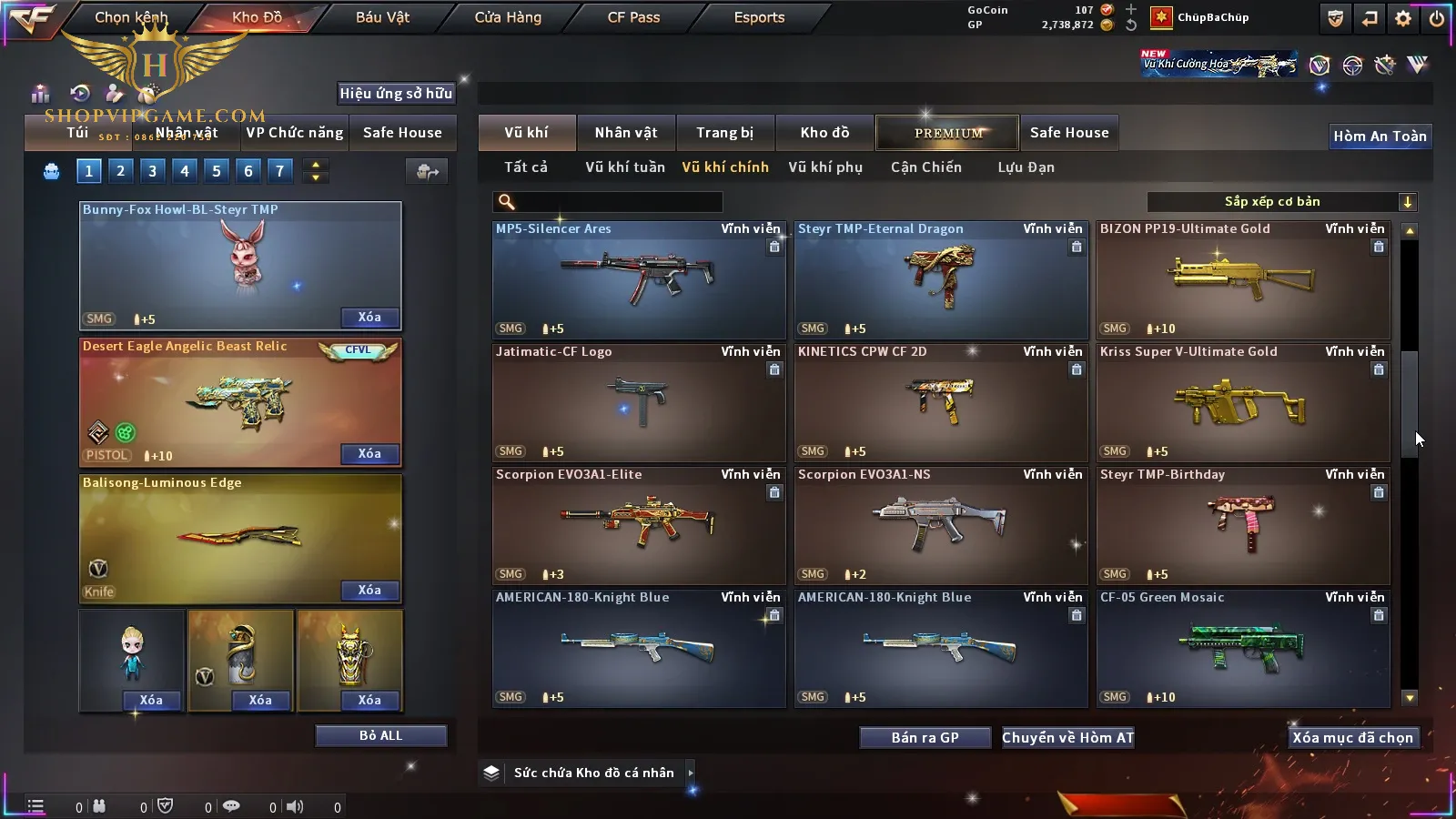
Task: Open the Cửa Hàng shop menu
Action: (508, 17)
